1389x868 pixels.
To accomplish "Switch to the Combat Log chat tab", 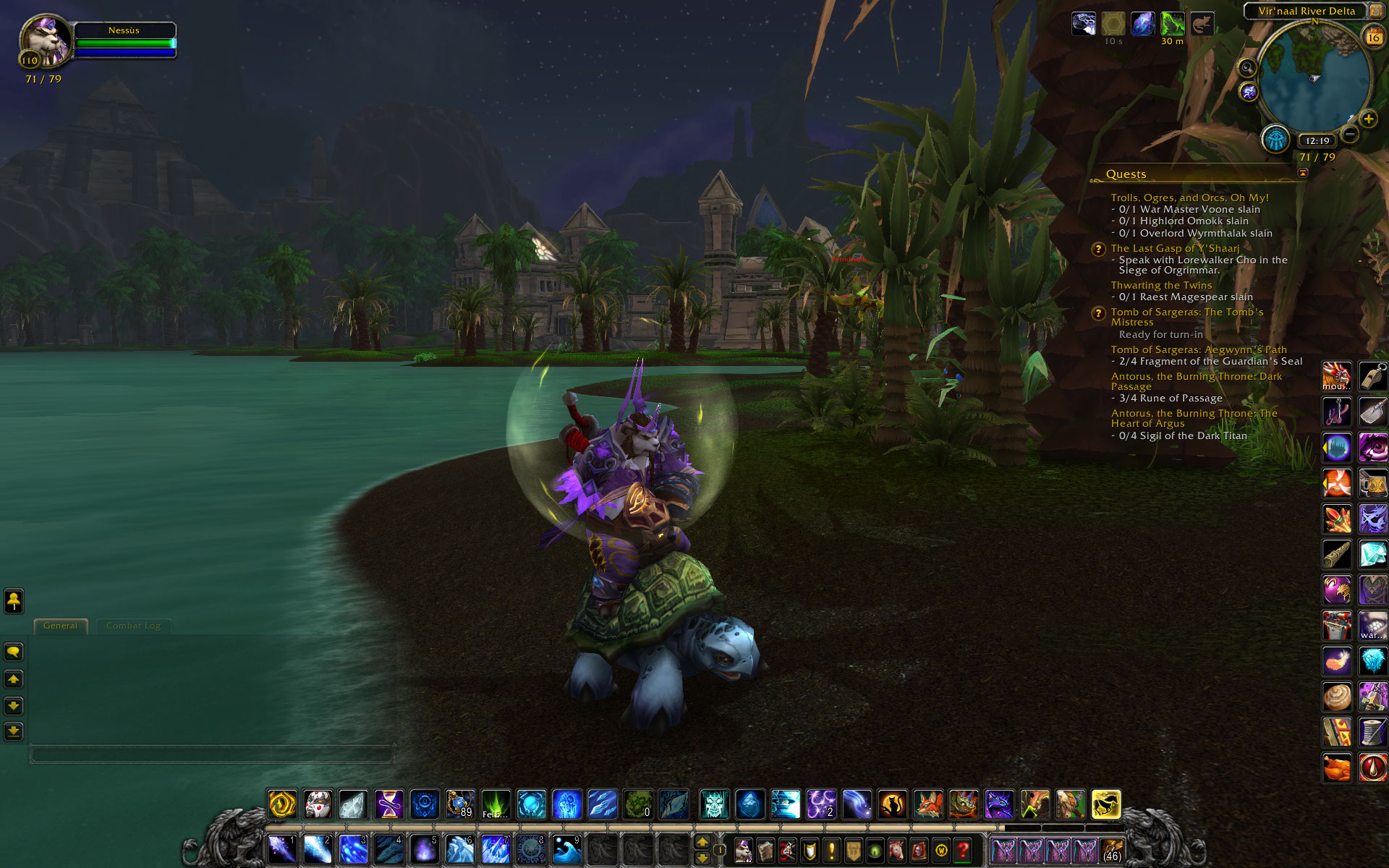I will click(x=133, y=626).
